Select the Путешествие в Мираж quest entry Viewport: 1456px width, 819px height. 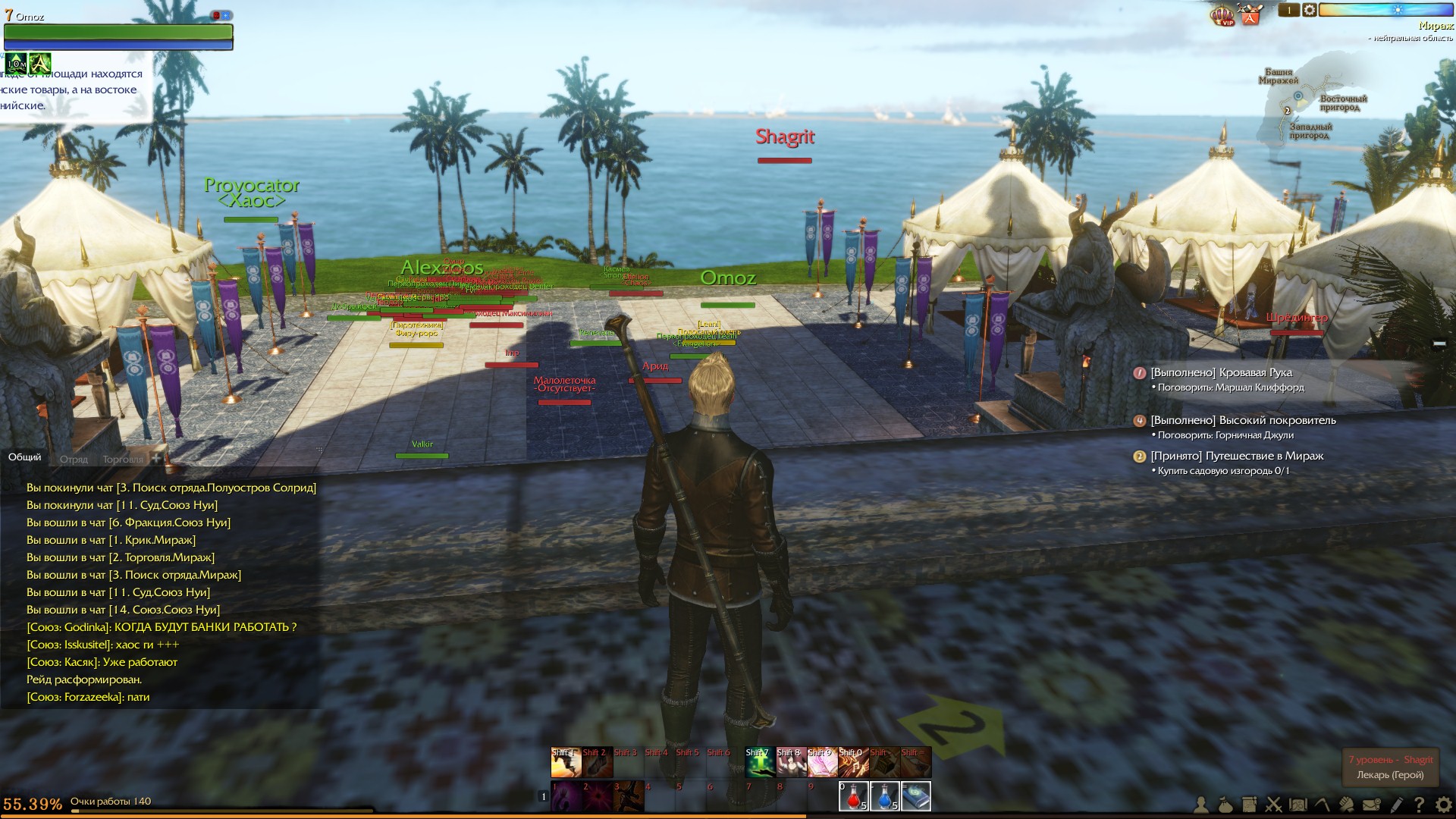(x=1236, y=456)
